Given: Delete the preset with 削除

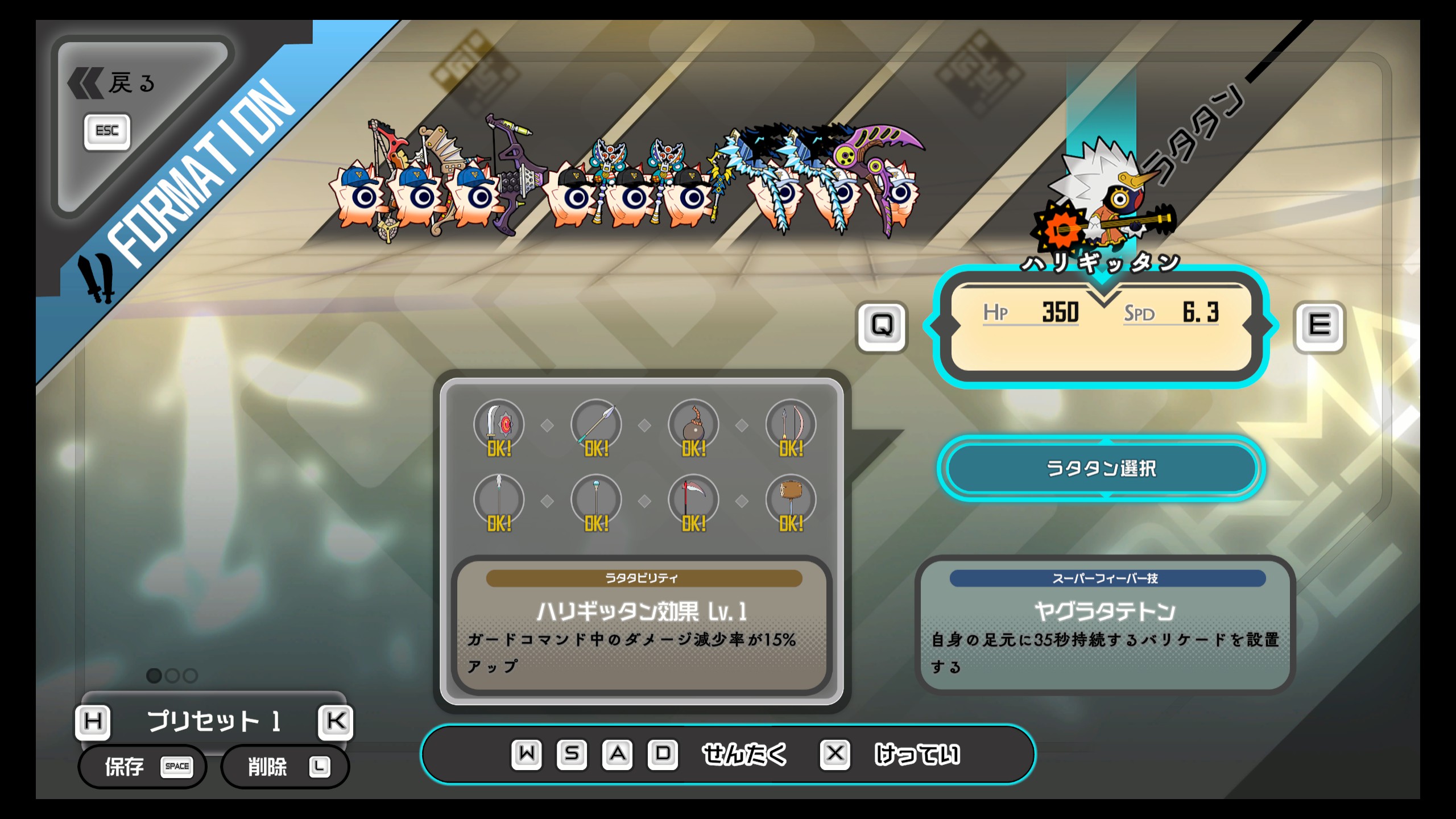Looking at the screenshot, I should (x=284, y=767).
